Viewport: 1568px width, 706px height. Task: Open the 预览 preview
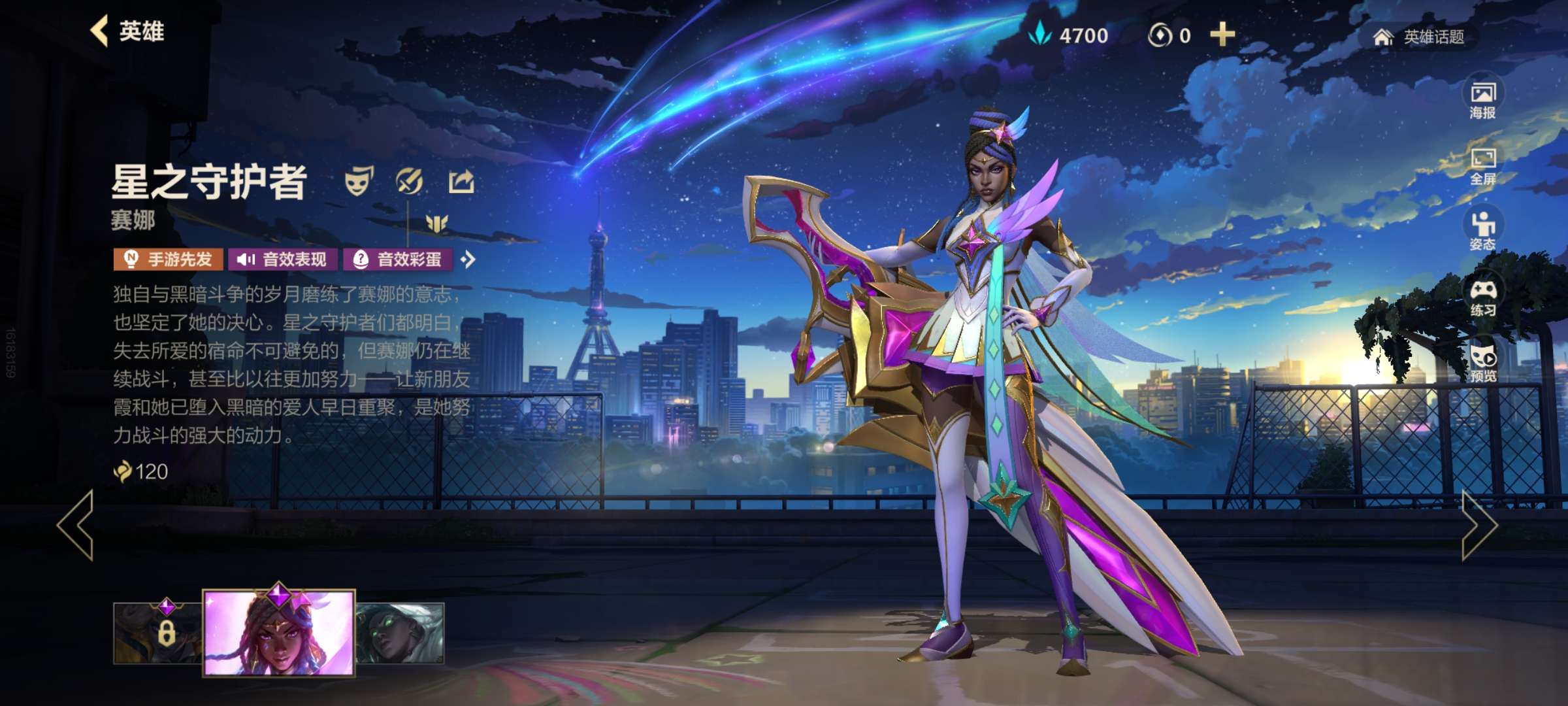(1482, 363)
